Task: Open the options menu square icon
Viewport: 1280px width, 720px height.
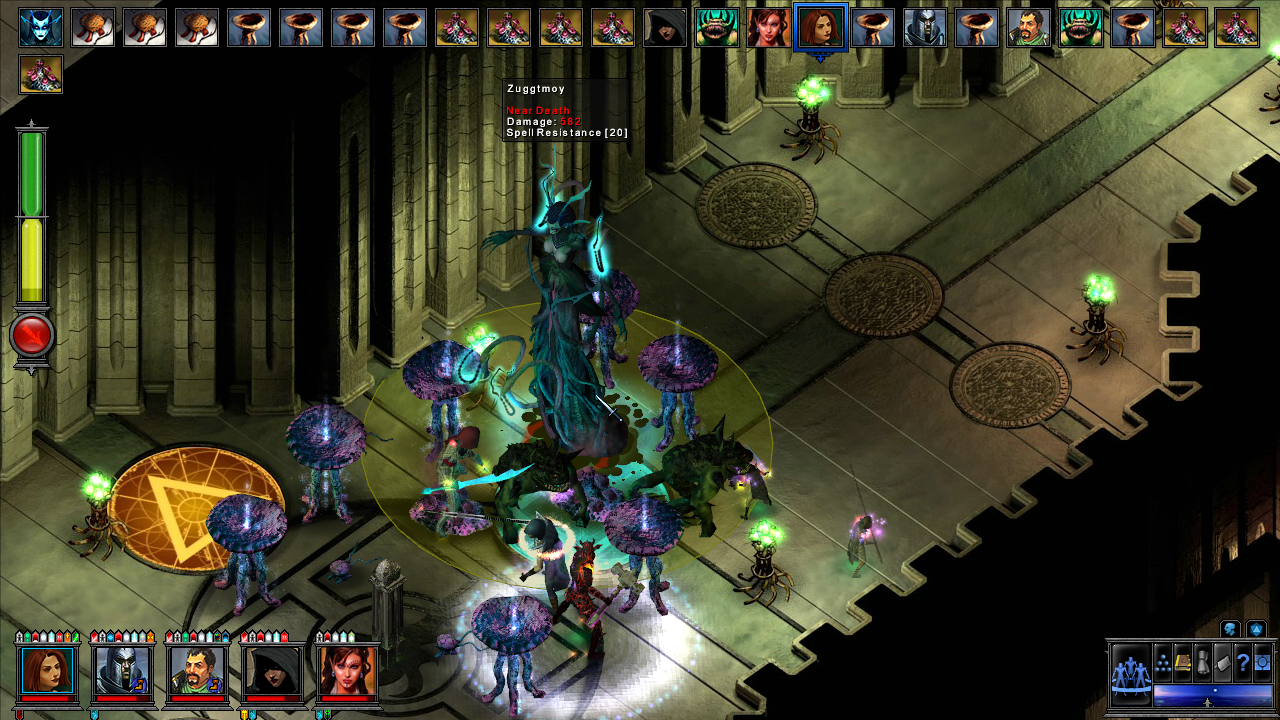Action: pos(1262,662)
